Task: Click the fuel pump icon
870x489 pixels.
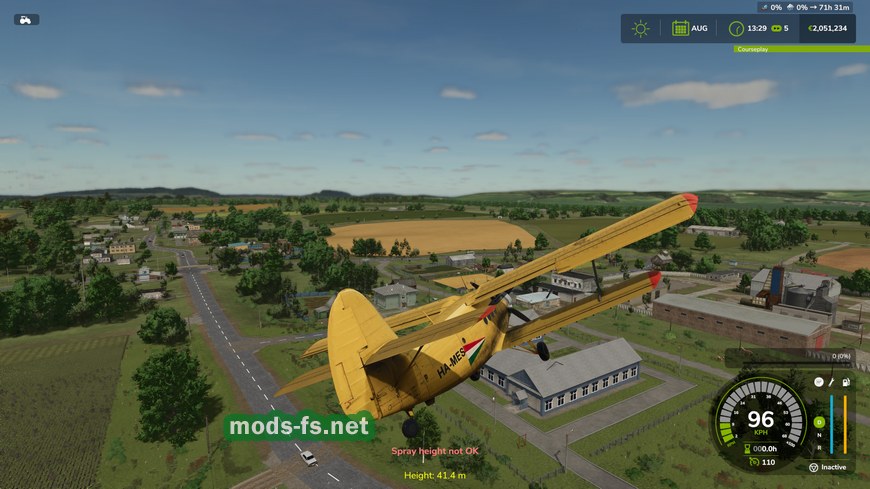Action: [846, 382]
